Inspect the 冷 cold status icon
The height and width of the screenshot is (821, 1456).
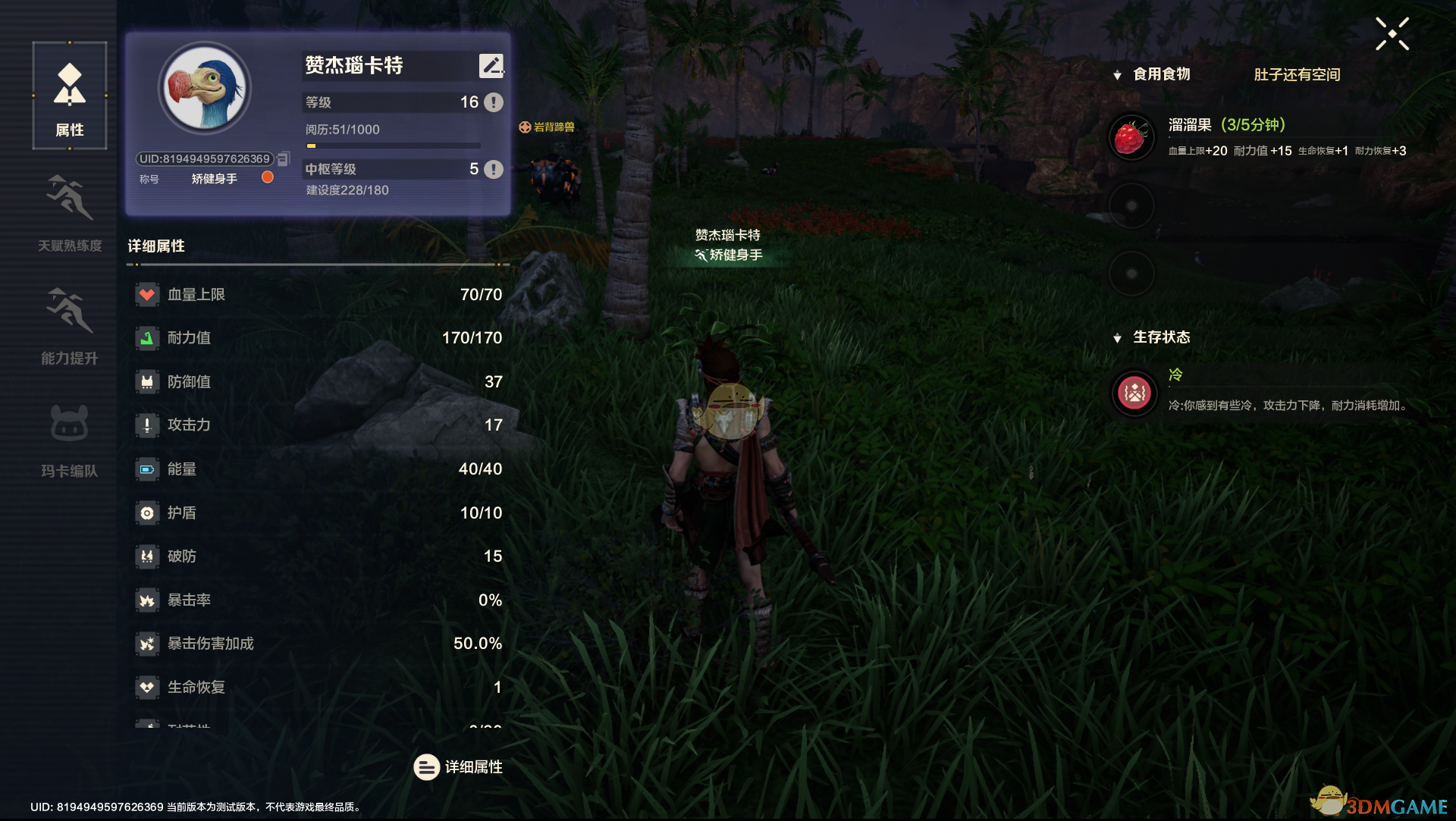point(1134,393)
